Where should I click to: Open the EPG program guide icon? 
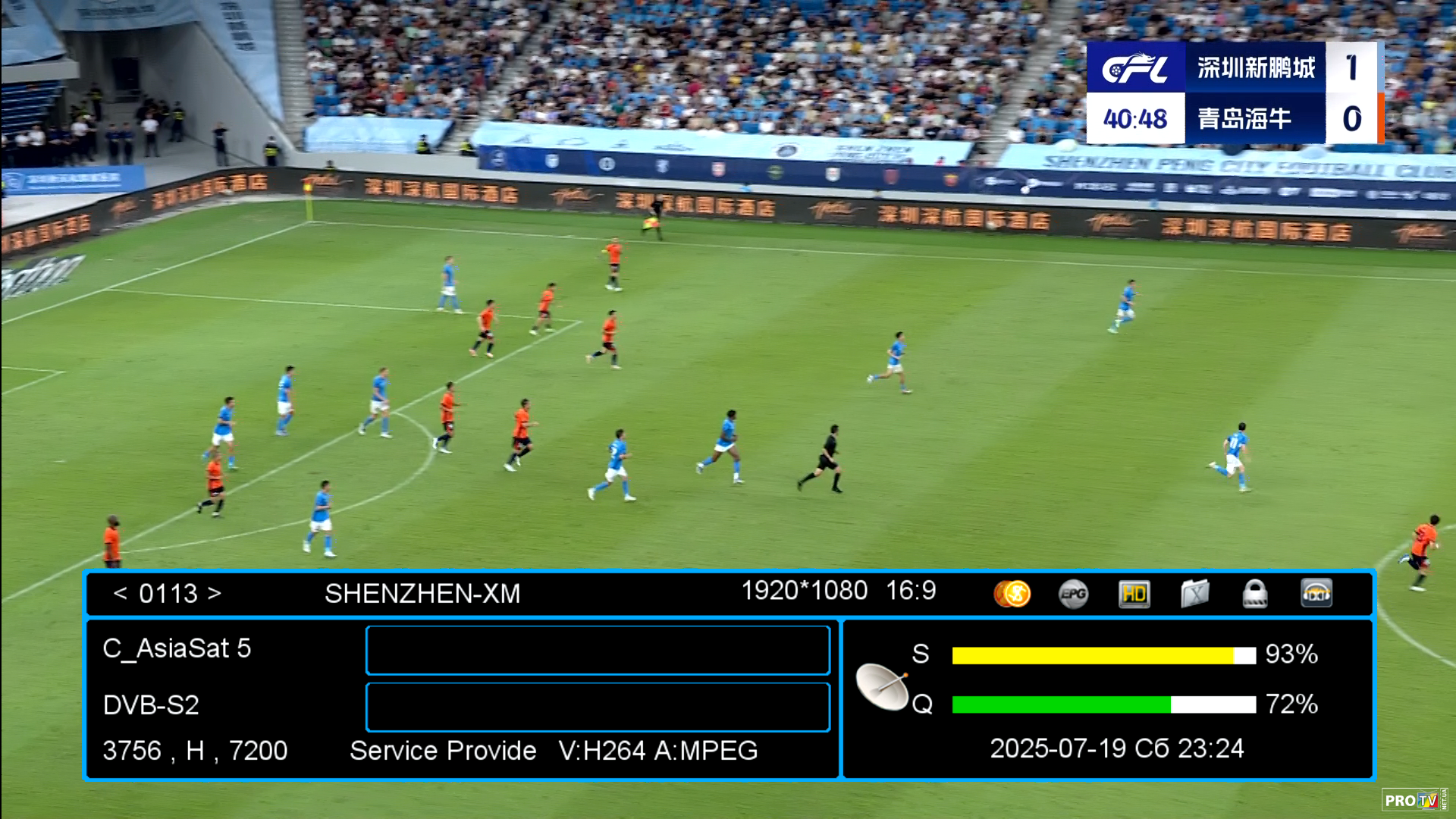point(1073,594)
